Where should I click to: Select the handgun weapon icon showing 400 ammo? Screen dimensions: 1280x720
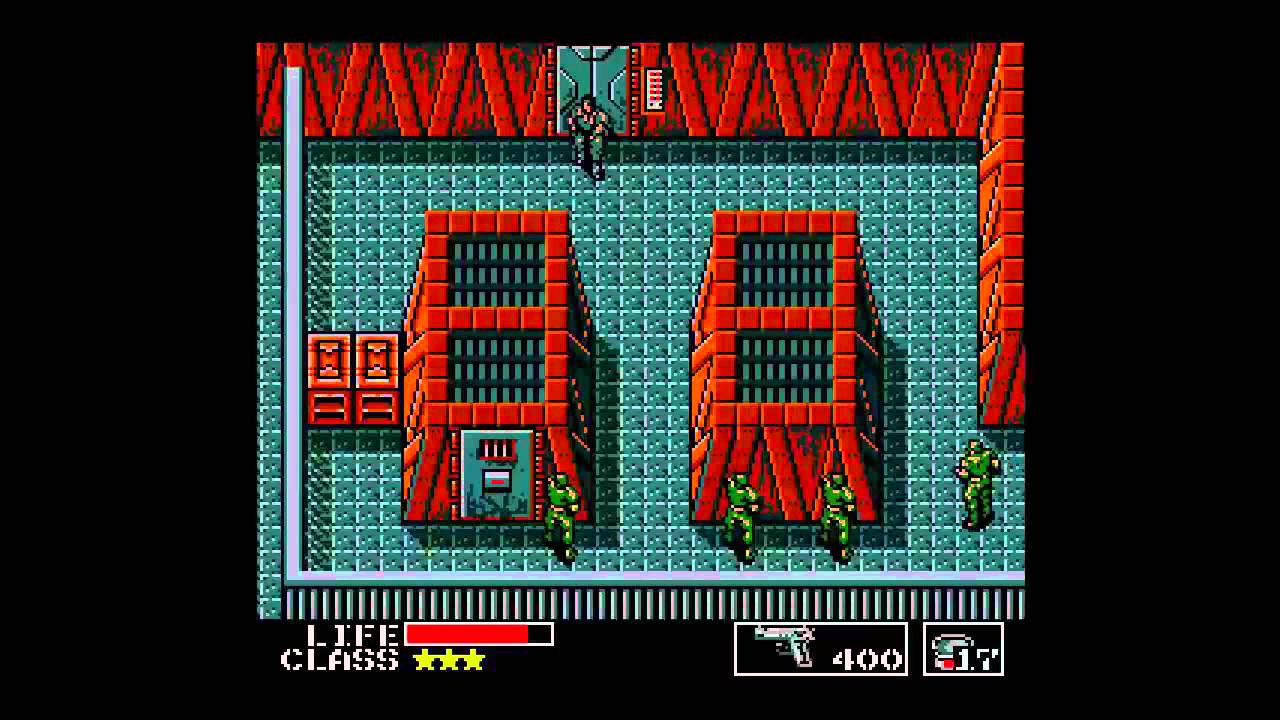785,645
